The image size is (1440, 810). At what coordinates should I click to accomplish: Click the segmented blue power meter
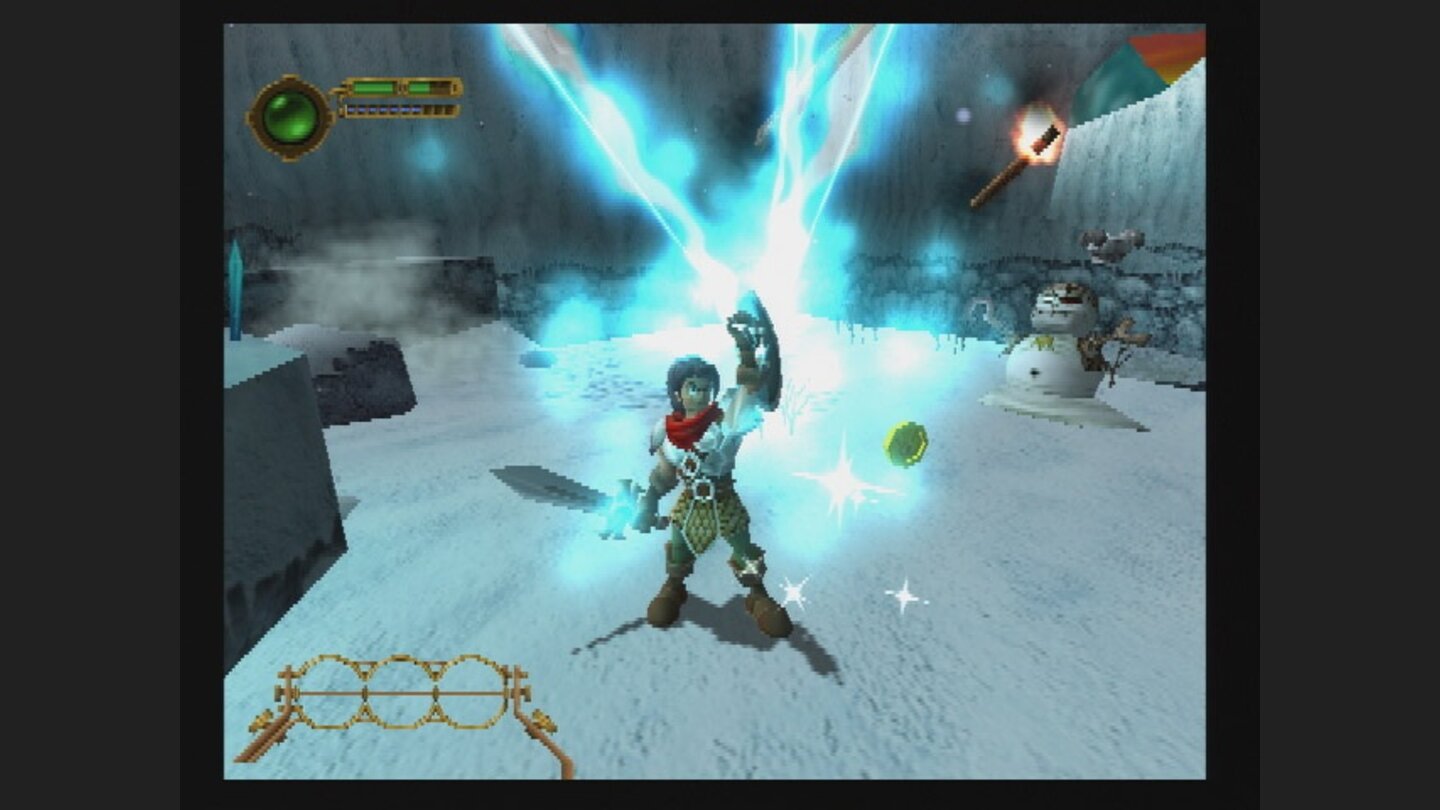pyautogui.click(x=386, y=110)
